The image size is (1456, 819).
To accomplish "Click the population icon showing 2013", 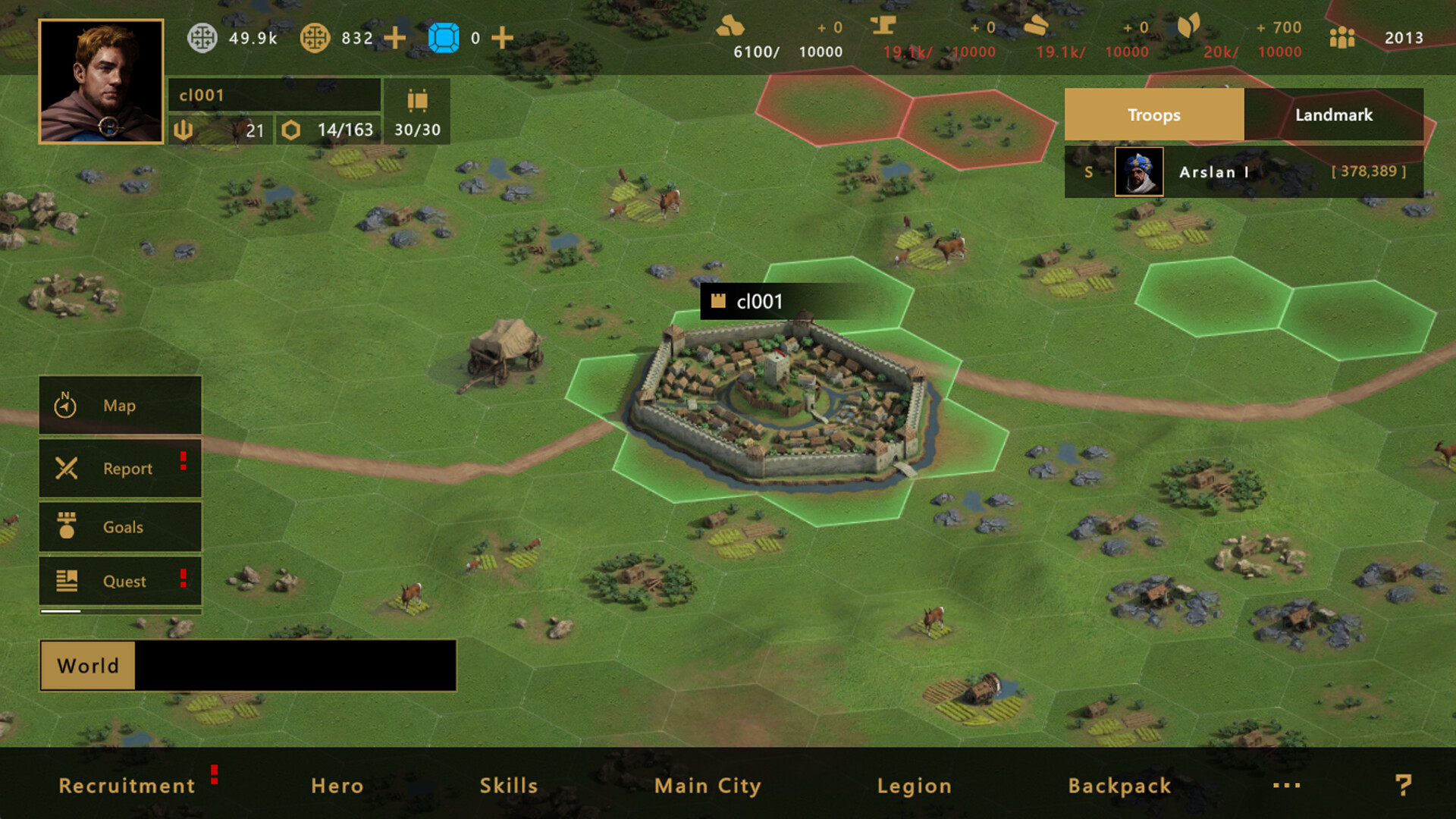I will [1342, 37].
